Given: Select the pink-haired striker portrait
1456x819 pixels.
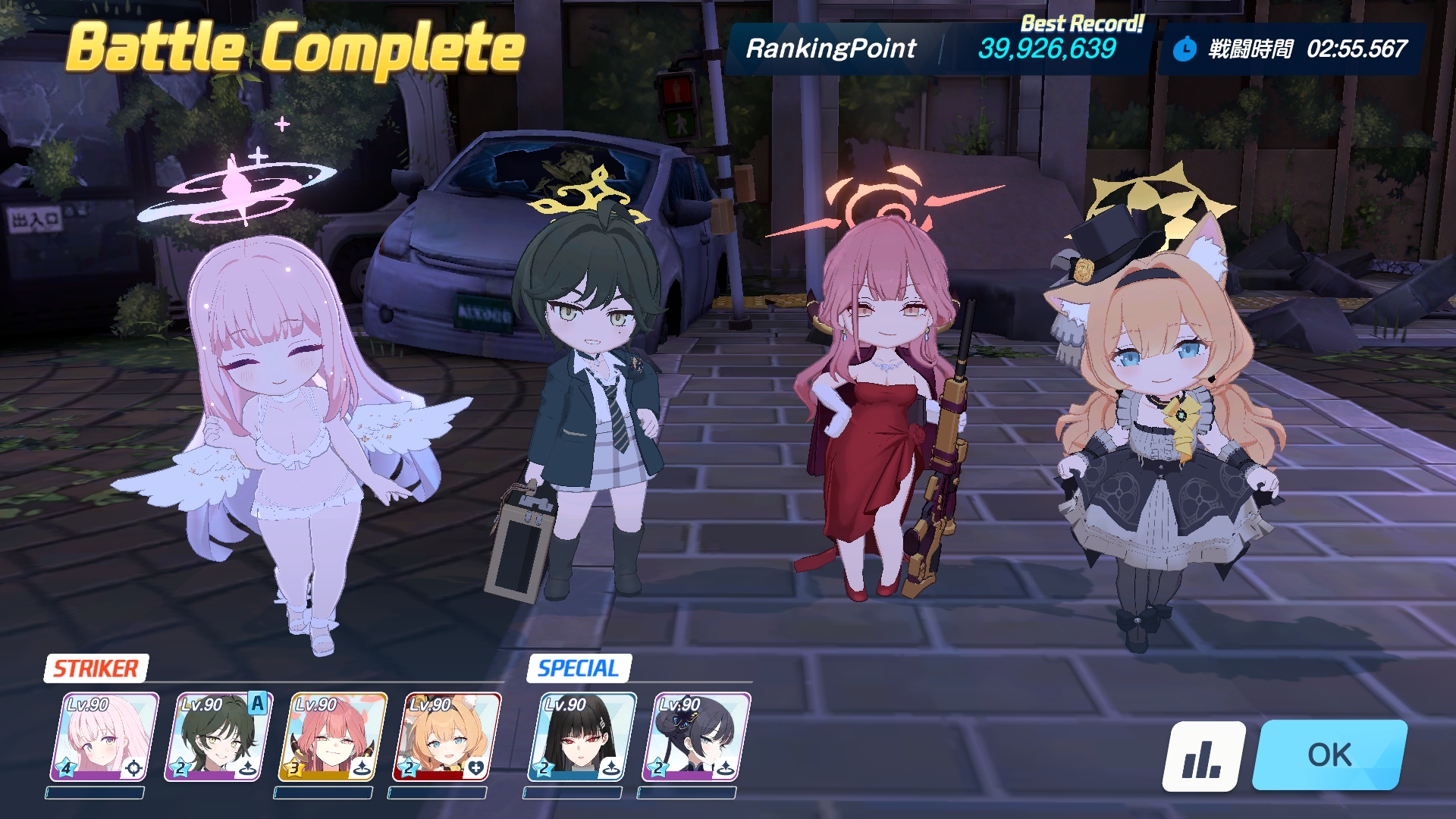Looking at the screenshot, I should coord(105,736).
